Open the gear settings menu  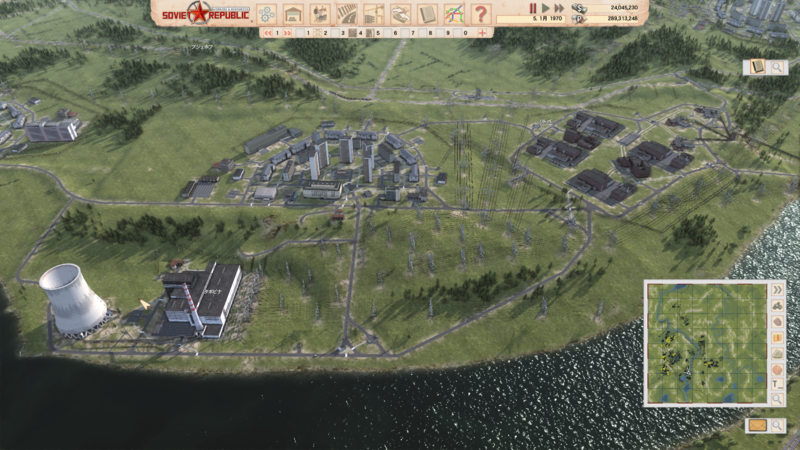[x=267, y=14]
